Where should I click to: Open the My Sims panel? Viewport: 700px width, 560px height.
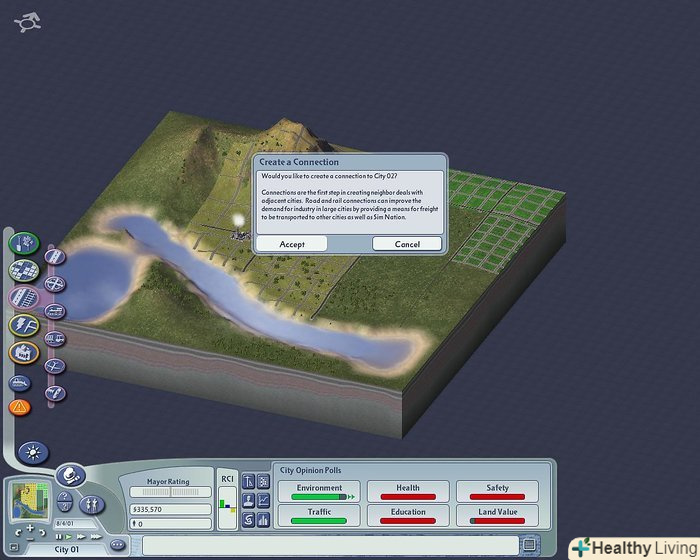[91, 503]
